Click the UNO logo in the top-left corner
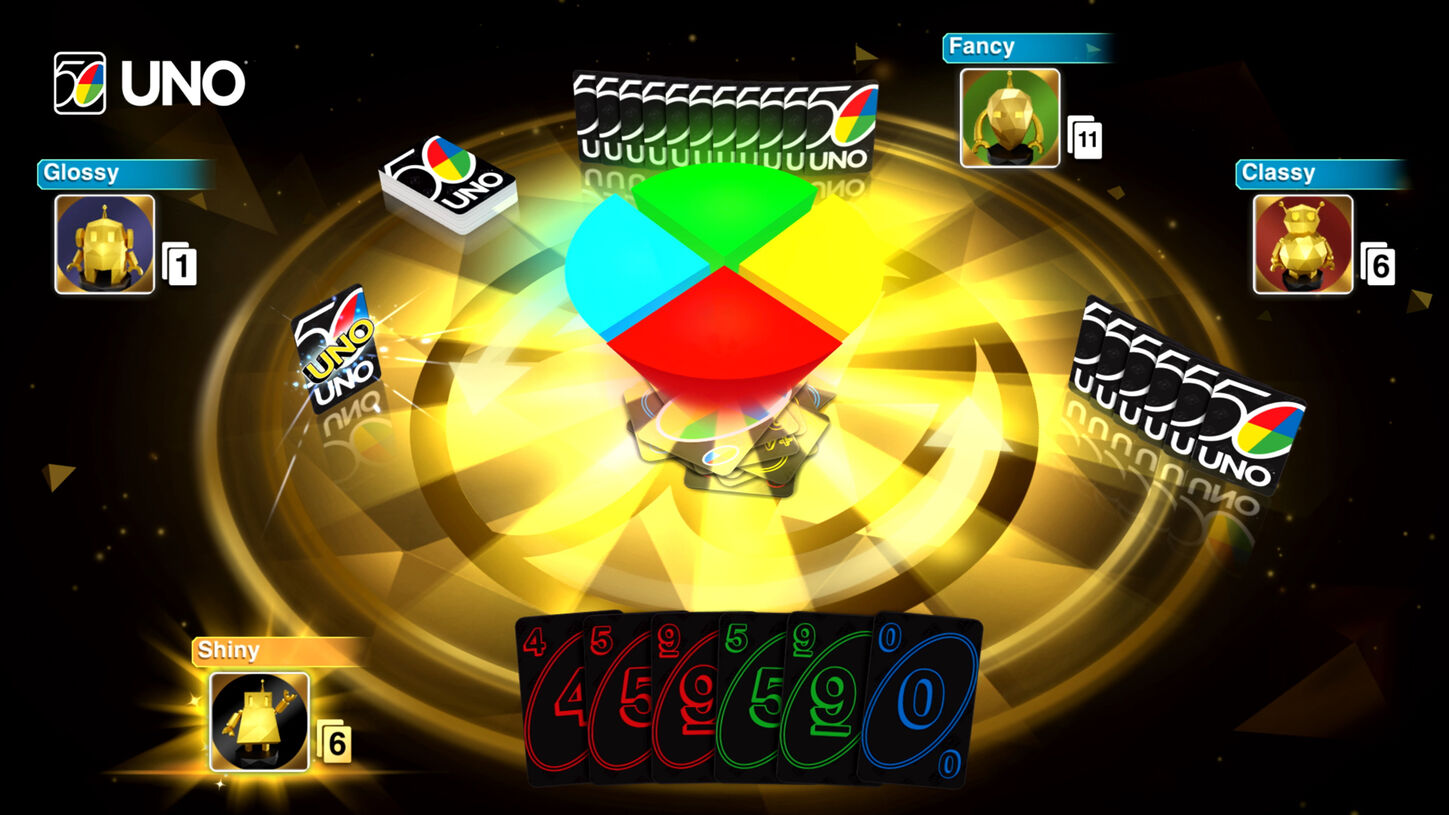The height and width of the screenshot is (815, 1449). pyautogui.click(x=147, y=85)
